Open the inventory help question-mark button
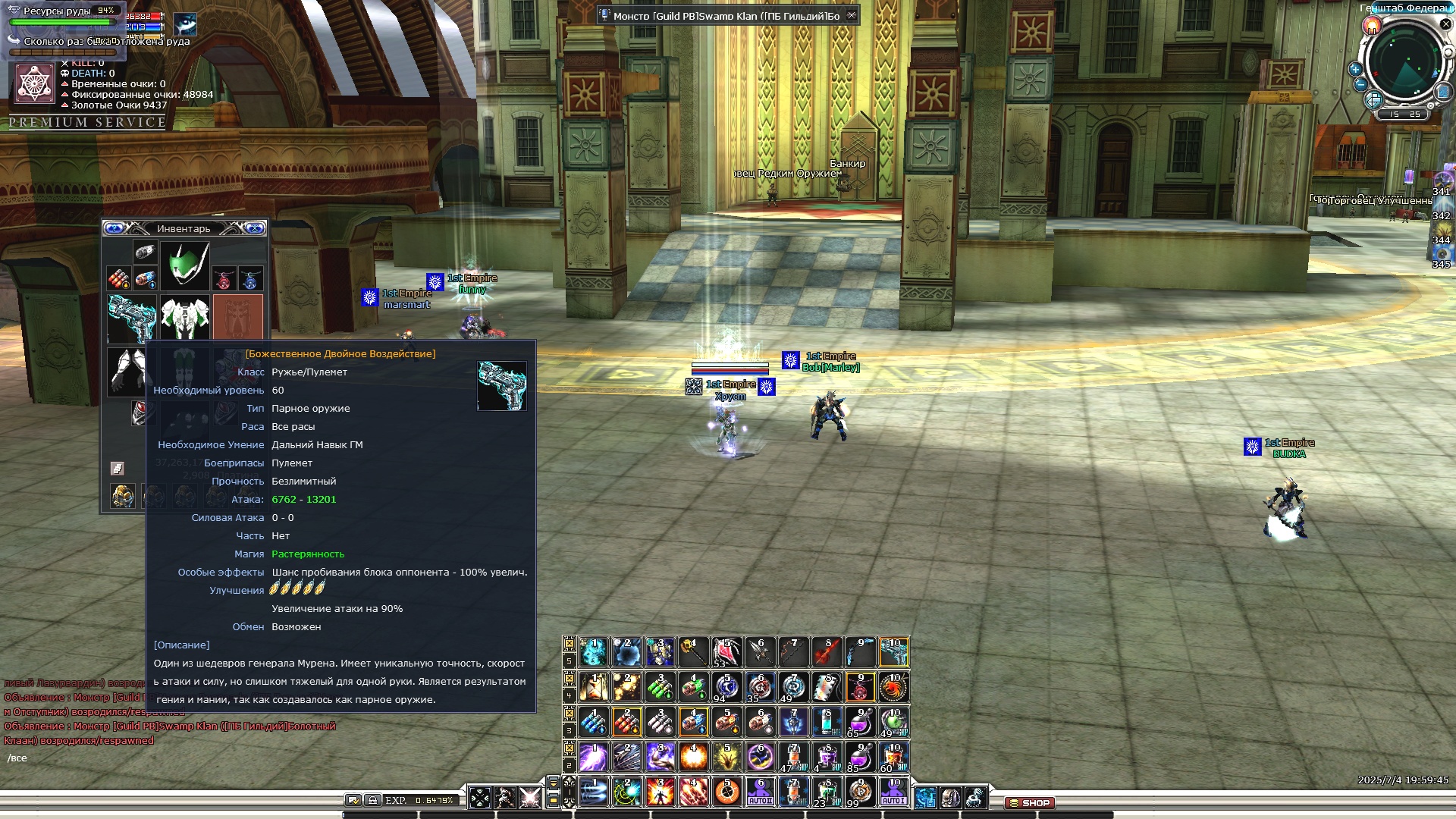Image resolution: width=1456 pixels, height=819 pixels. 114,228
